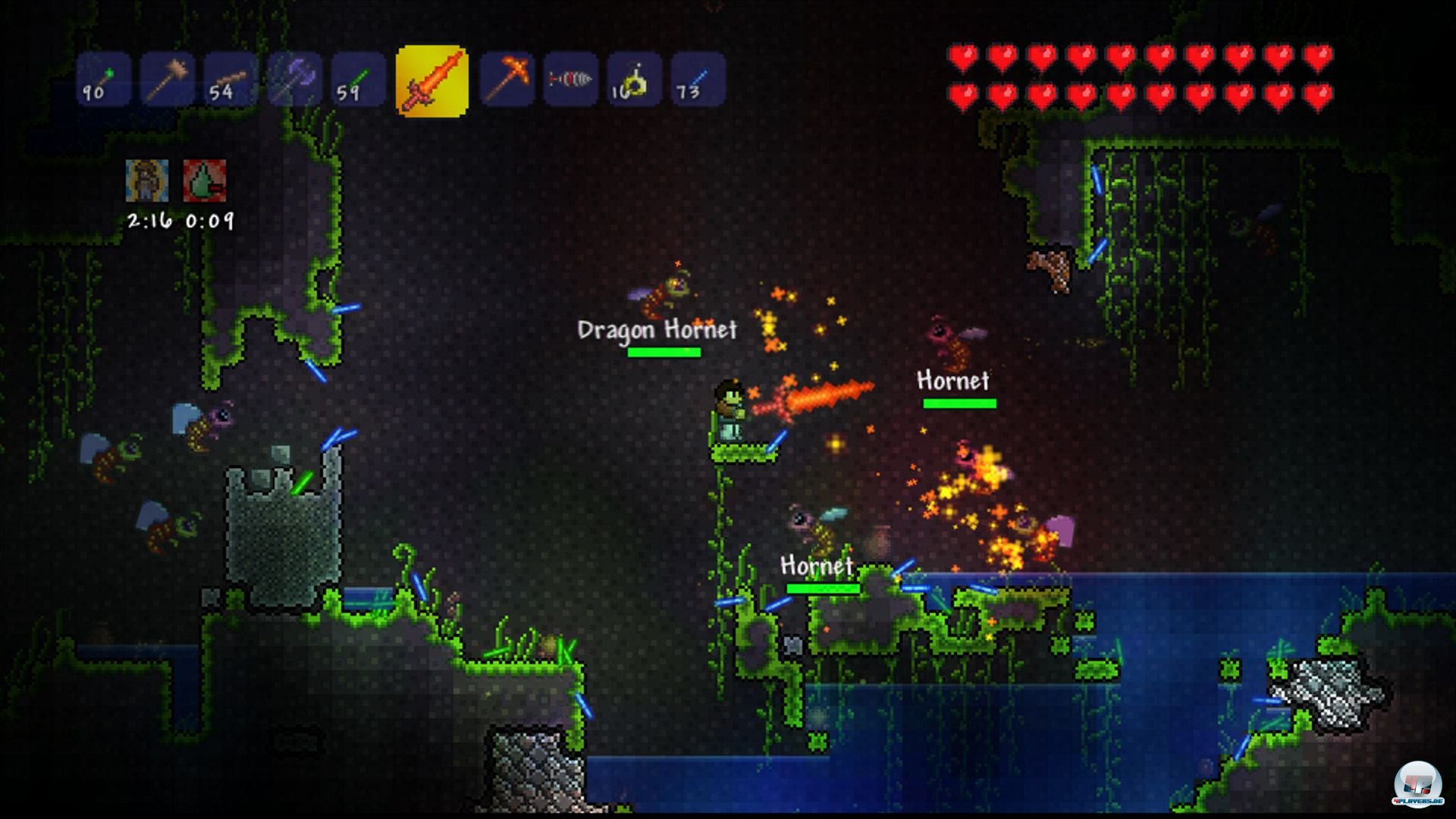Select the blue glowstick stack of 73
This screenshot has height=819, width=1456.
click(x=698, y=79)
